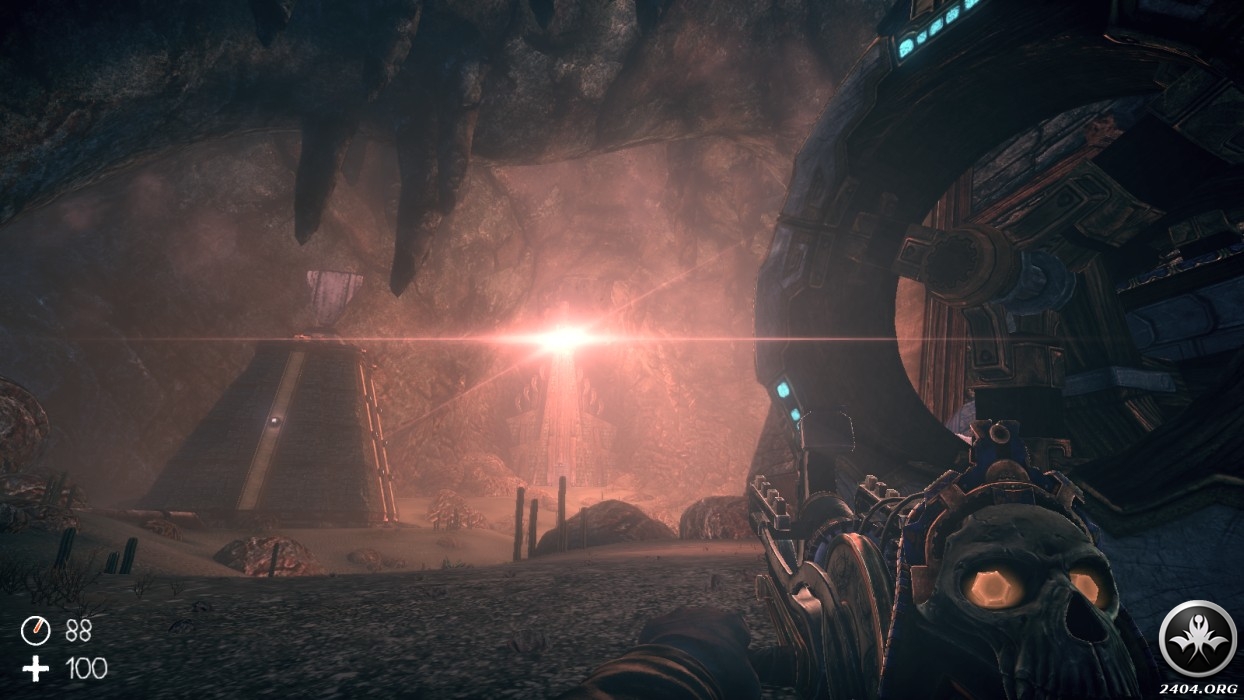Click the round ammo gauge icon
The width and height of the screenshot is (1244, 700).
click(x=35, y=630)
